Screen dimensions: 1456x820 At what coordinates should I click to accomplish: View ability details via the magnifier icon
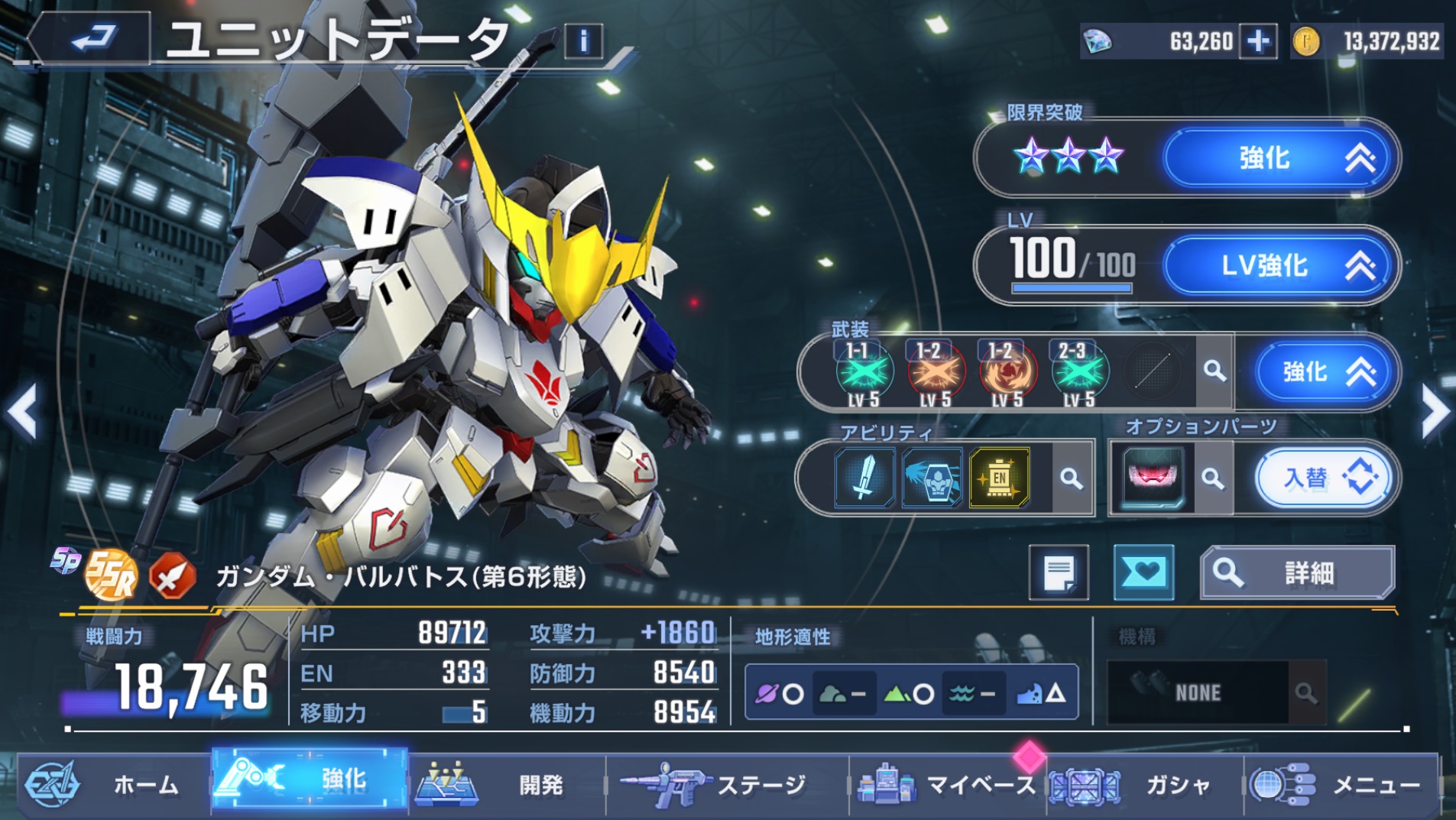[1072, 479]
